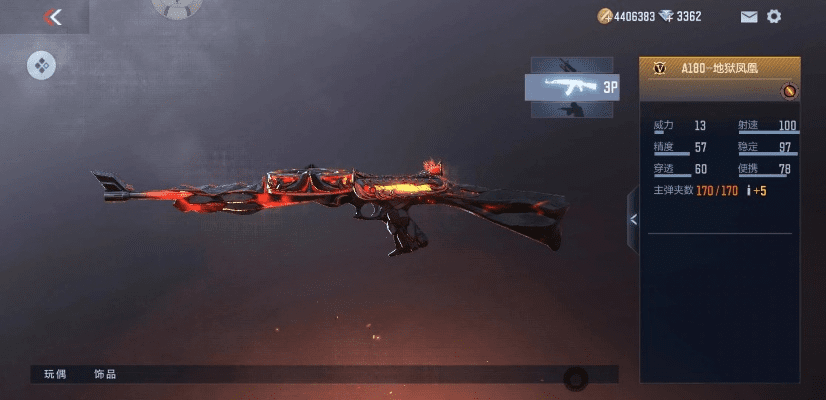Collapse the weapon stats side panel arrow
826x400 pixels.
pos(632,221)
